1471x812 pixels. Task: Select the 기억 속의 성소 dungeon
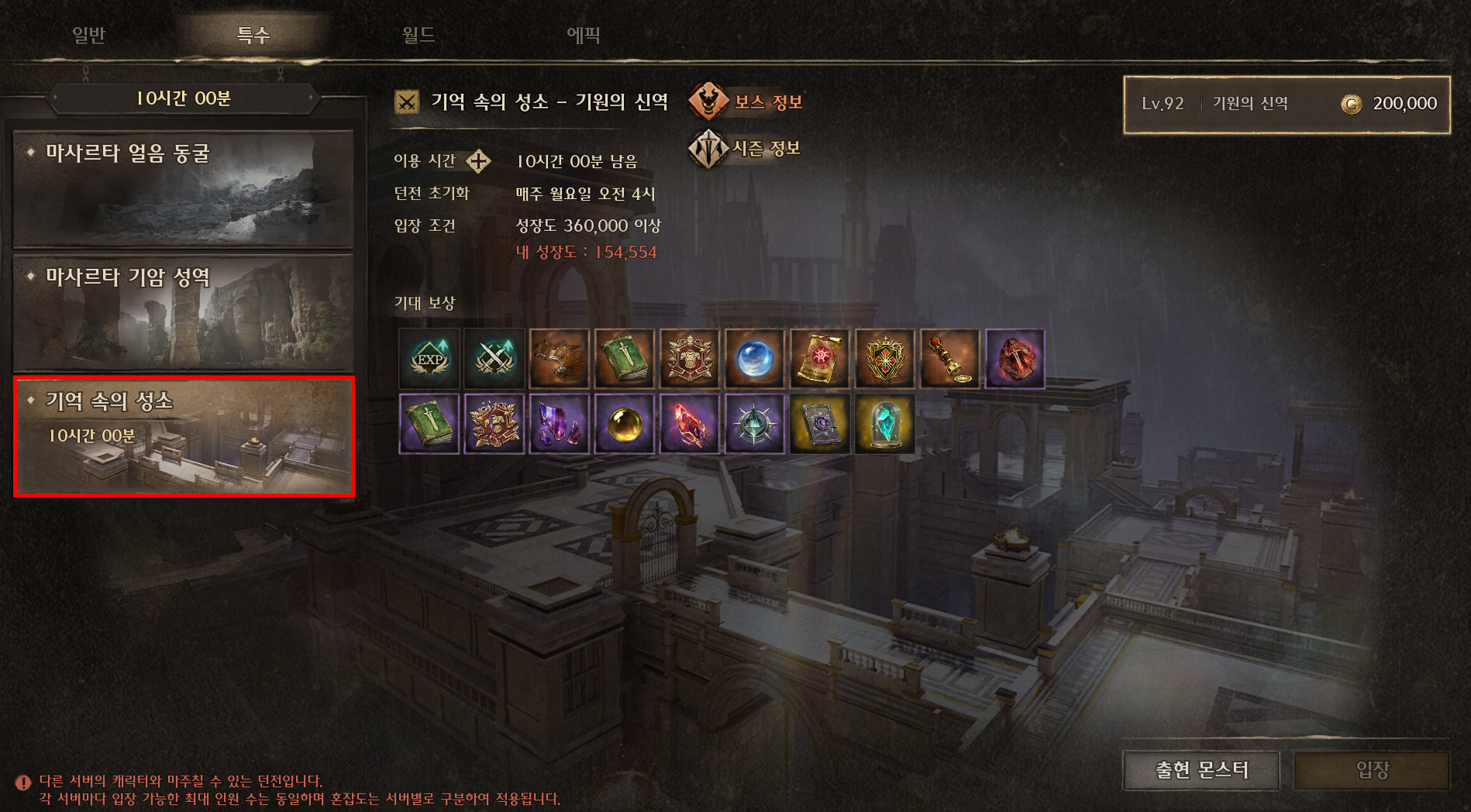coord(184,436)
